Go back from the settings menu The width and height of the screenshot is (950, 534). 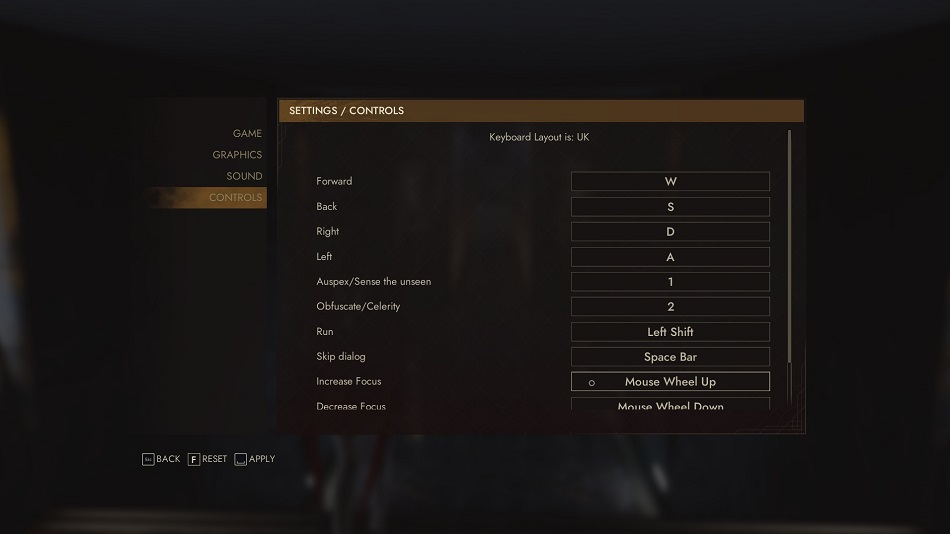pos(161,459)
